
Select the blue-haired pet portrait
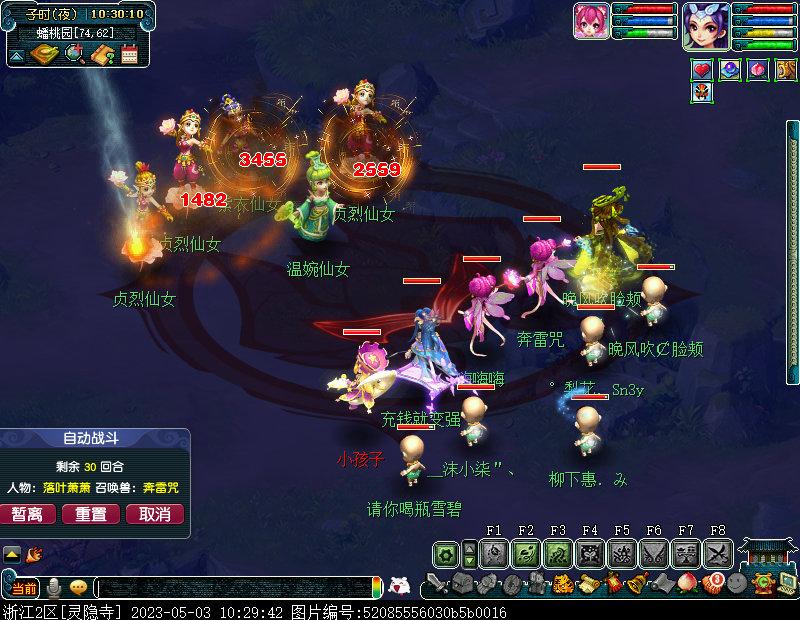(706, 24)
